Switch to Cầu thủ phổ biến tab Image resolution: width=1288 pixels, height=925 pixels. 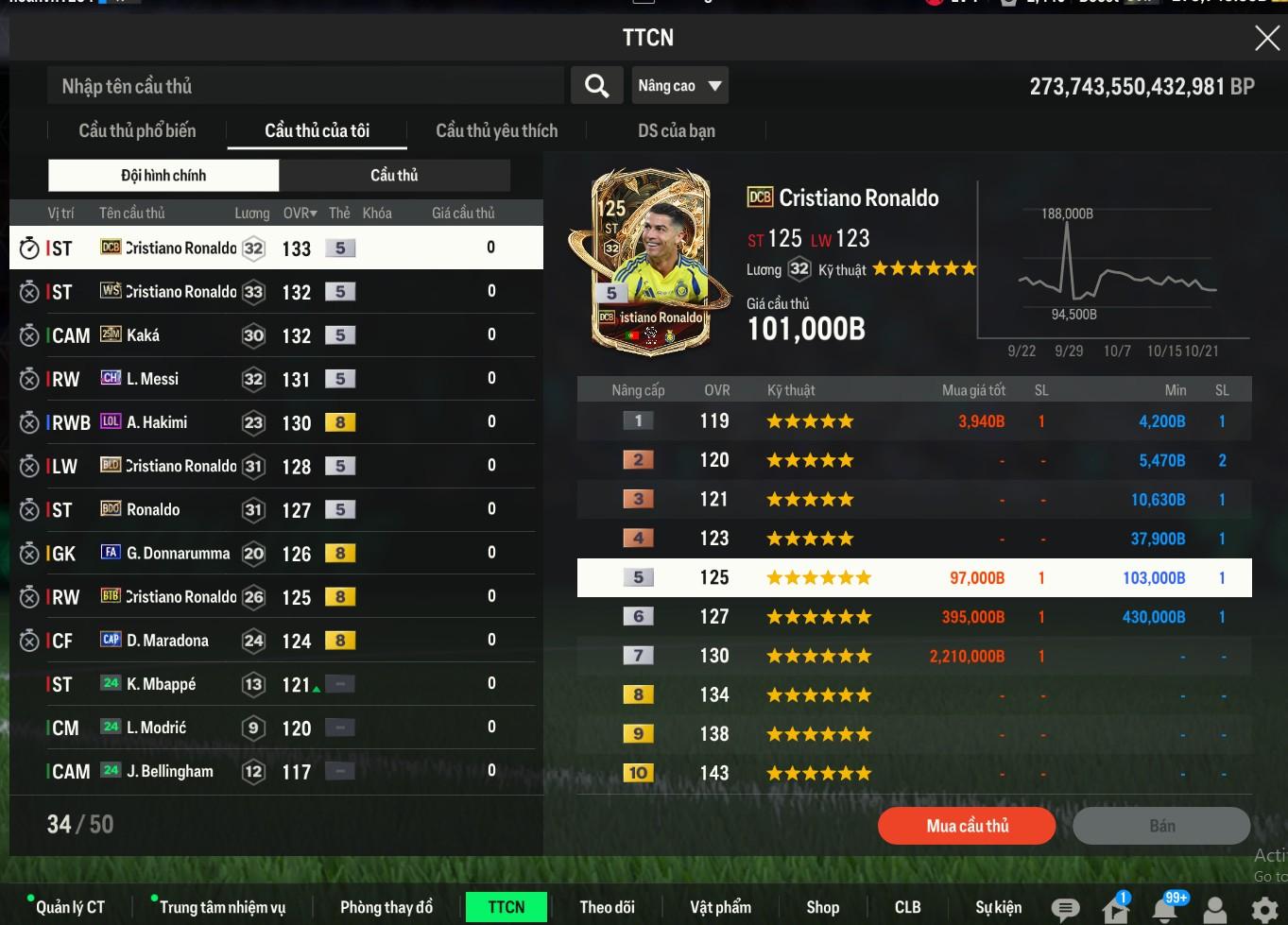[137, 130]
